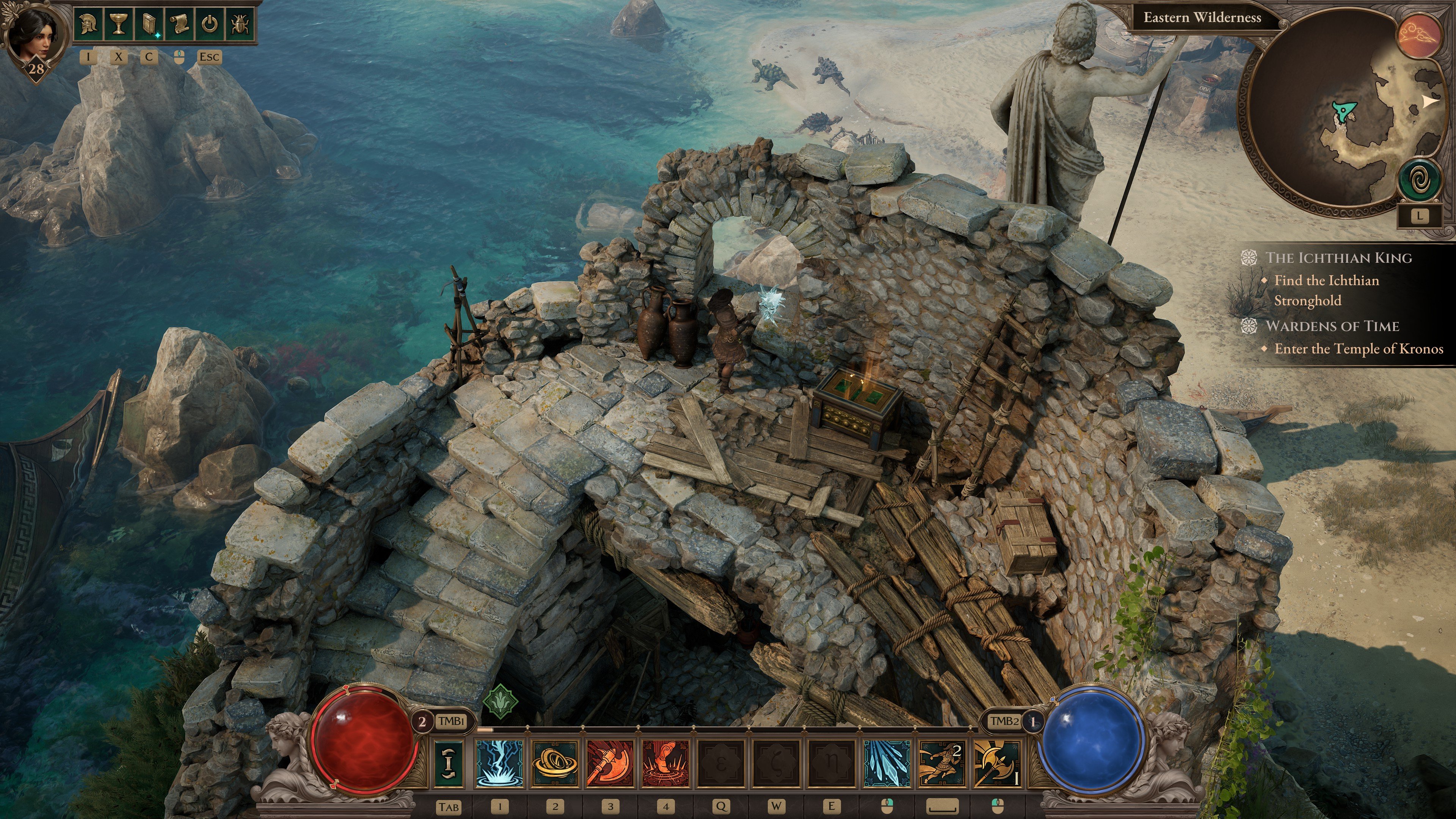Use the golden rings ability
The width and height of the screenshot is (1456, 819).
coord(555,763)
